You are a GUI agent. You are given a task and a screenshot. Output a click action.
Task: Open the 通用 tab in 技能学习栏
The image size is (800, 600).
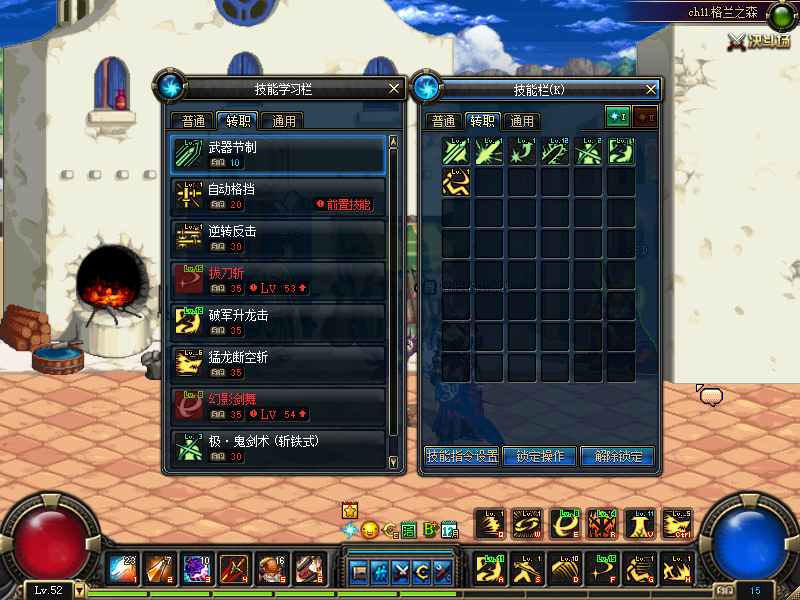pyautogui.click(x=283, y=121)
